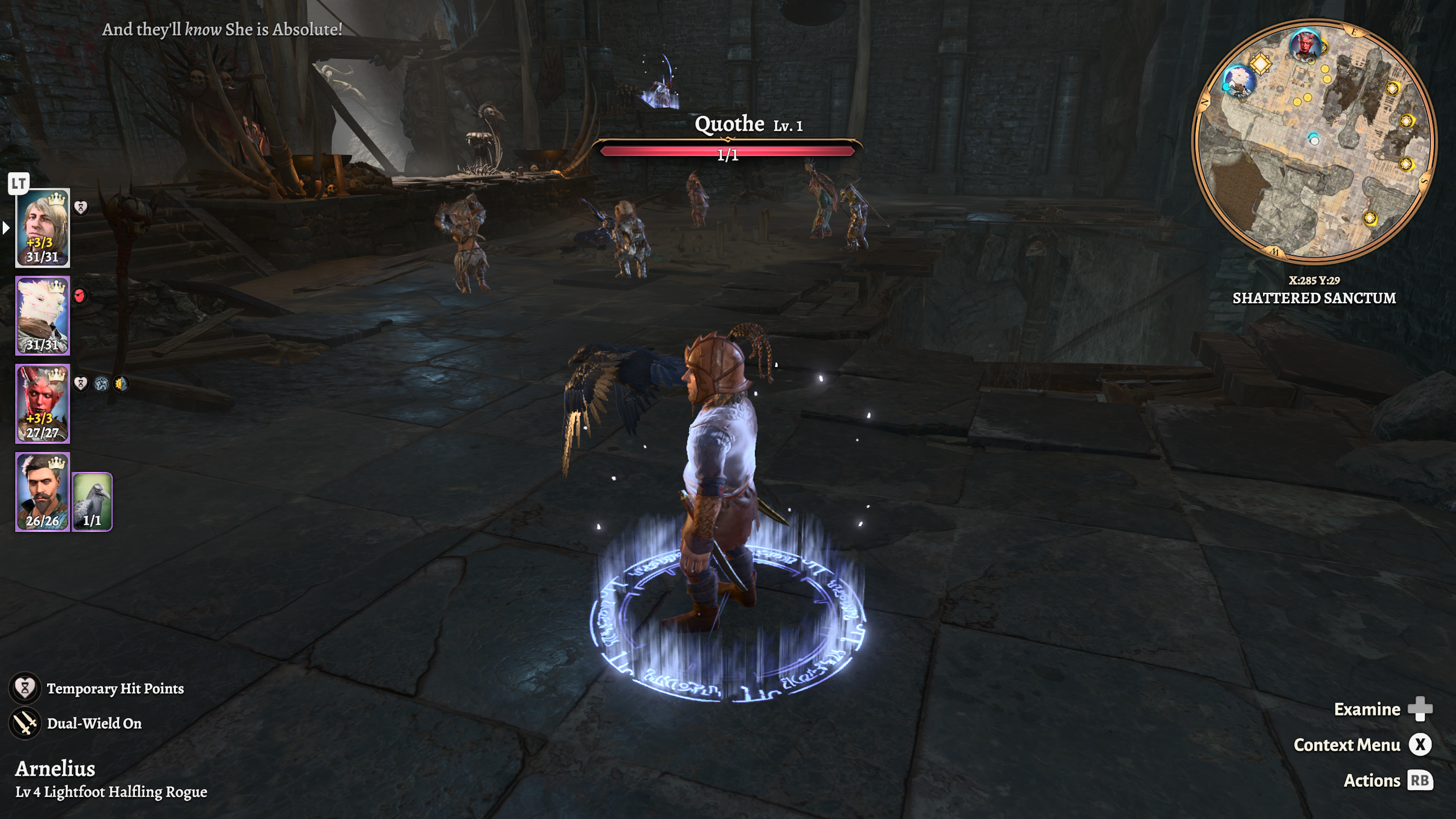1456x819 pixels.
Task: Toggle the Dual-Wield On icon
Action: pos(25,723)
